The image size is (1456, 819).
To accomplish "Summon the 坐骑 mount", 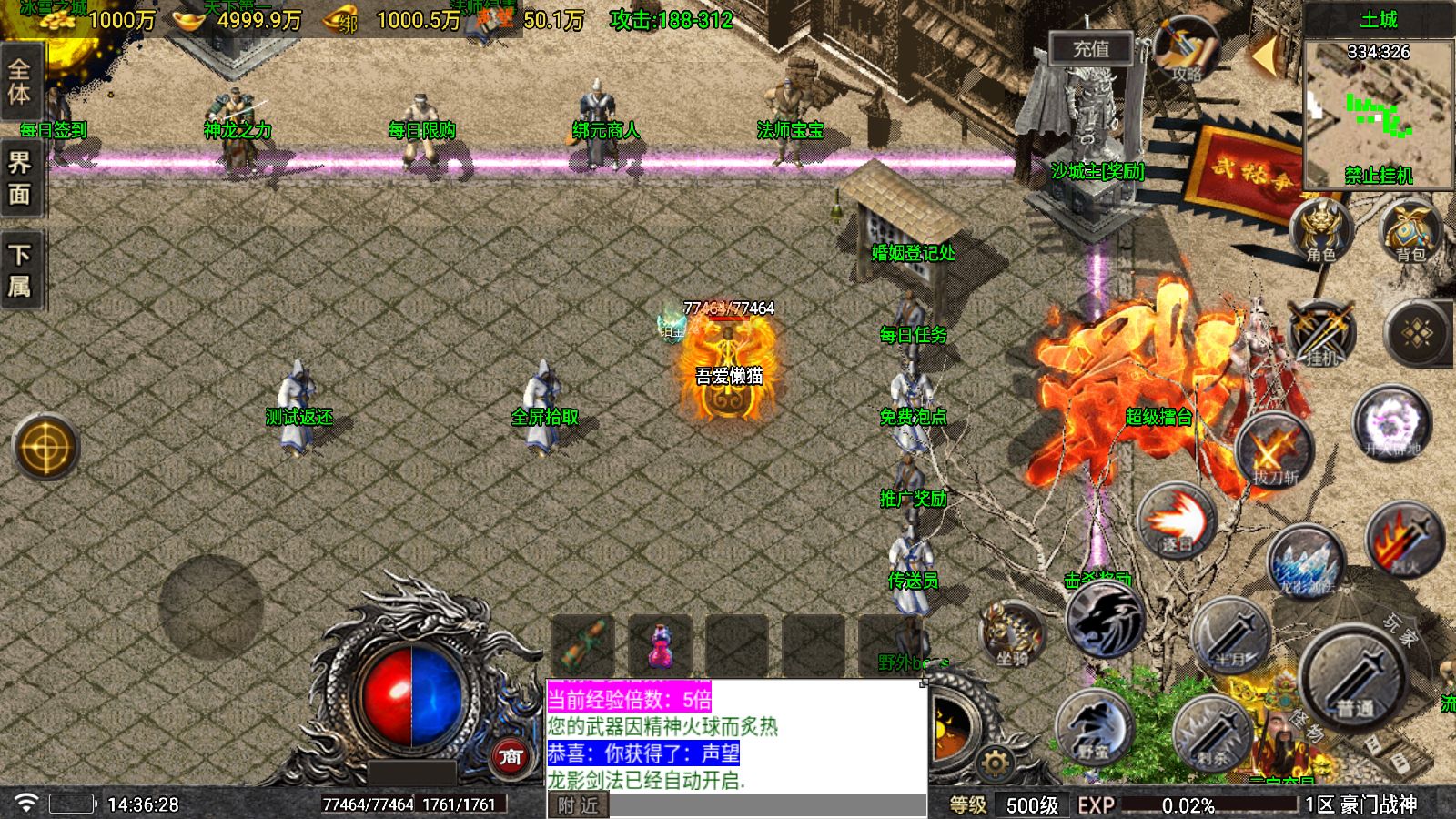I will [1011, 632].
